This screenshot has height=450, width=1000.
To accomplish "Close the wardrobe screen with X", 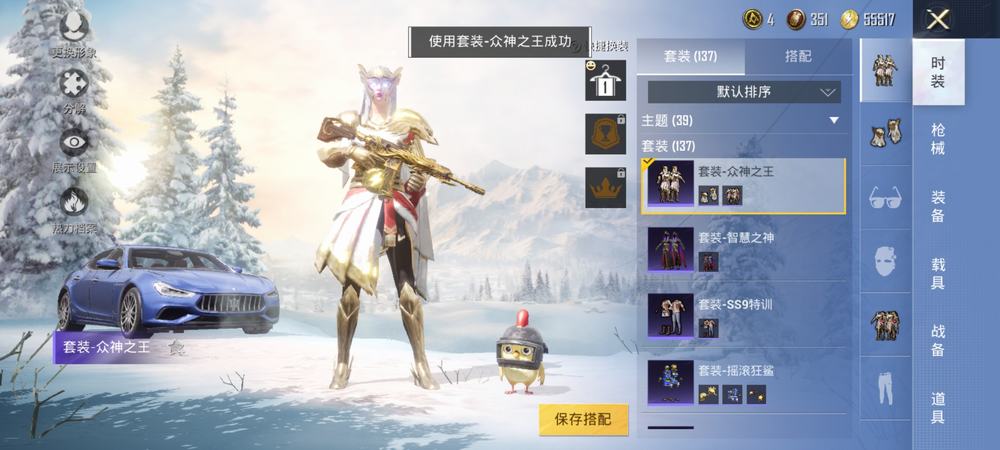I will coord(937,19).
